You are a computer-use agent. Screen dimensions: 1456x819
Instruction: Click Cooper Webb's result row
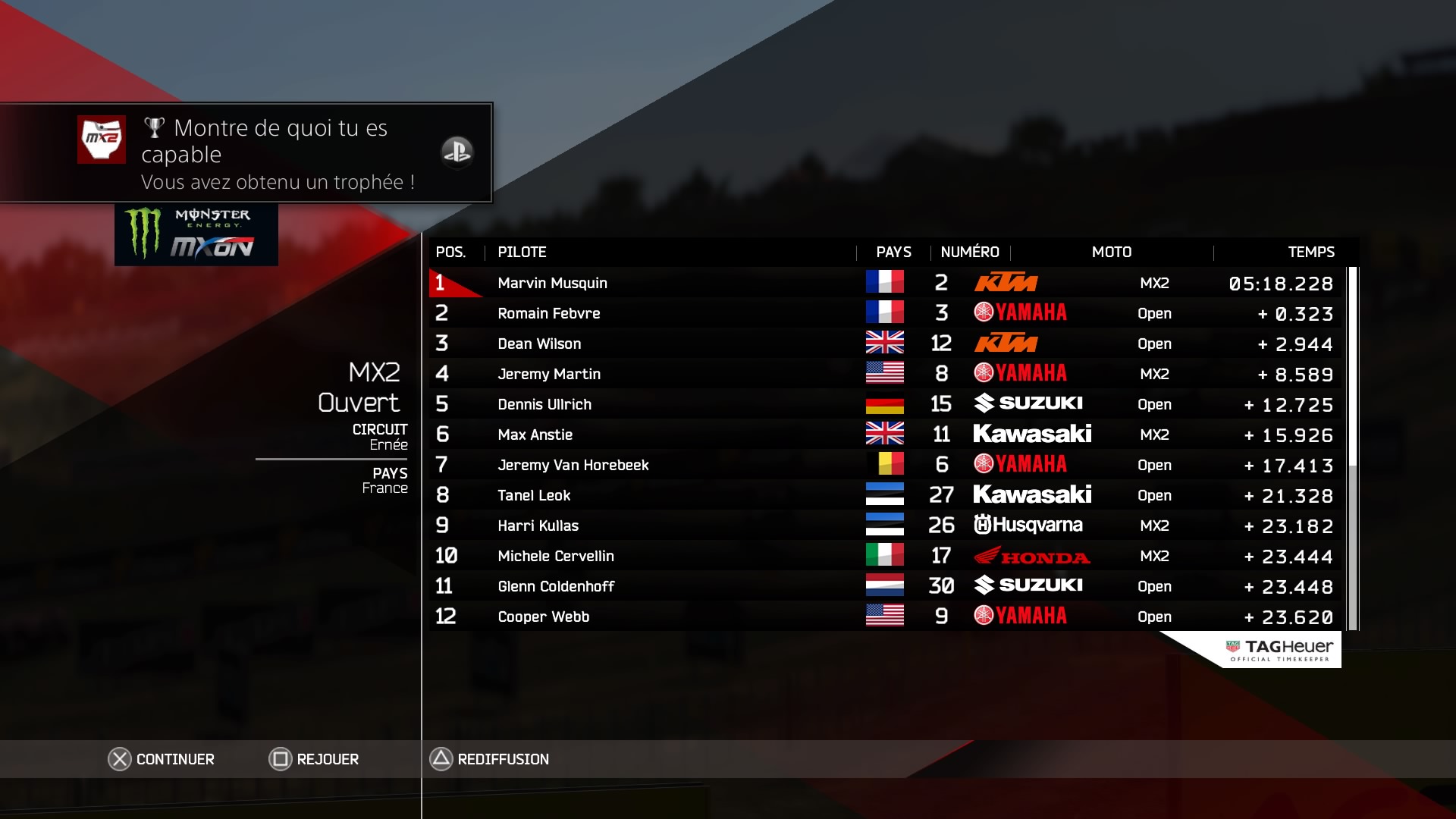click(x=884, y=617)
